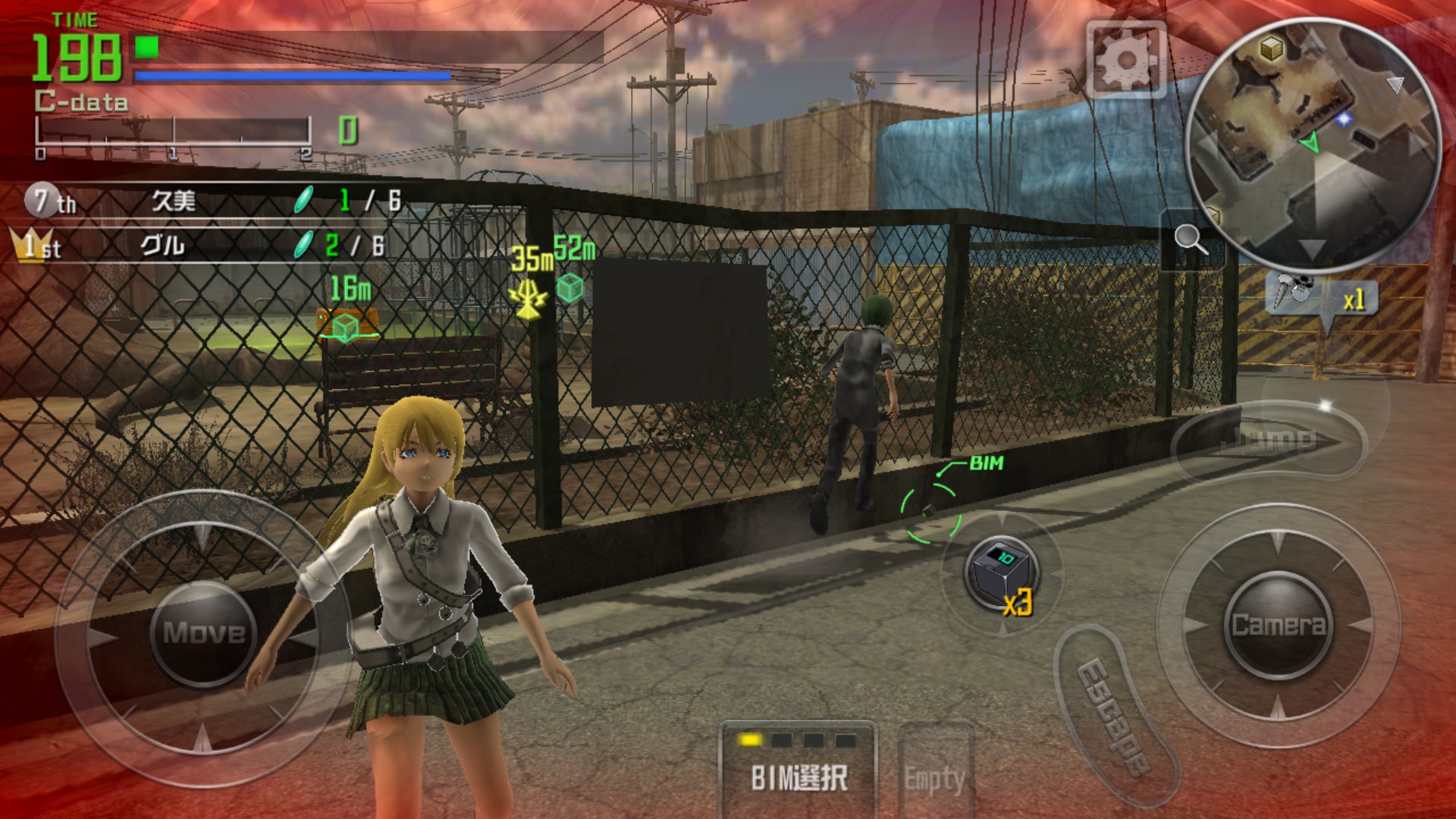1456x819 pixels.
Task: Tap the Jump button
Action: [1266, 441]
